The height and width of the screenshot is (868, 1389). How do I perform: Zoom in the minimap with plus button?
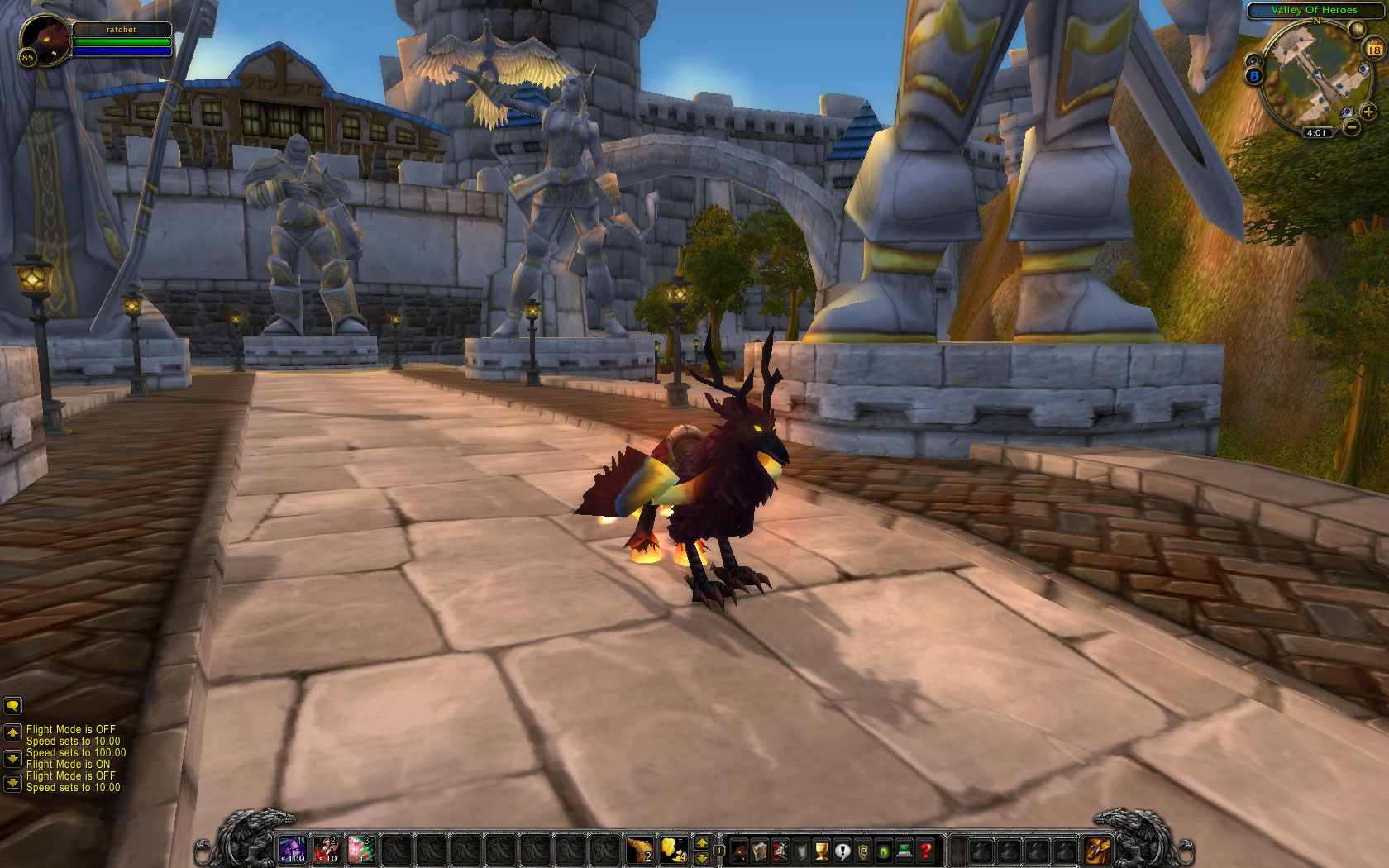tap(1368, 112)
